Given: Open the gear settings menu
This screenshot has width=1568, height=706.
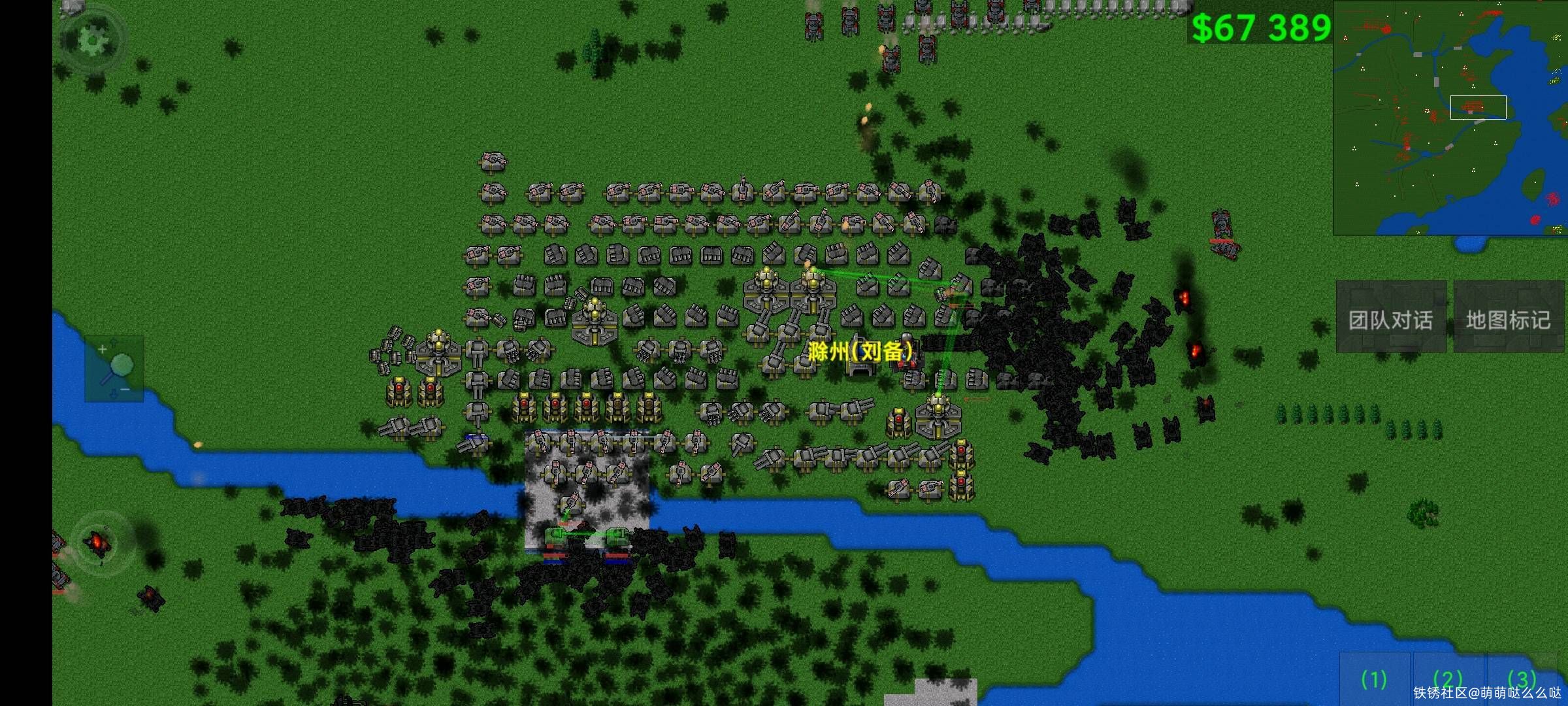Looking at the screenshot, I should coord(93,41).
